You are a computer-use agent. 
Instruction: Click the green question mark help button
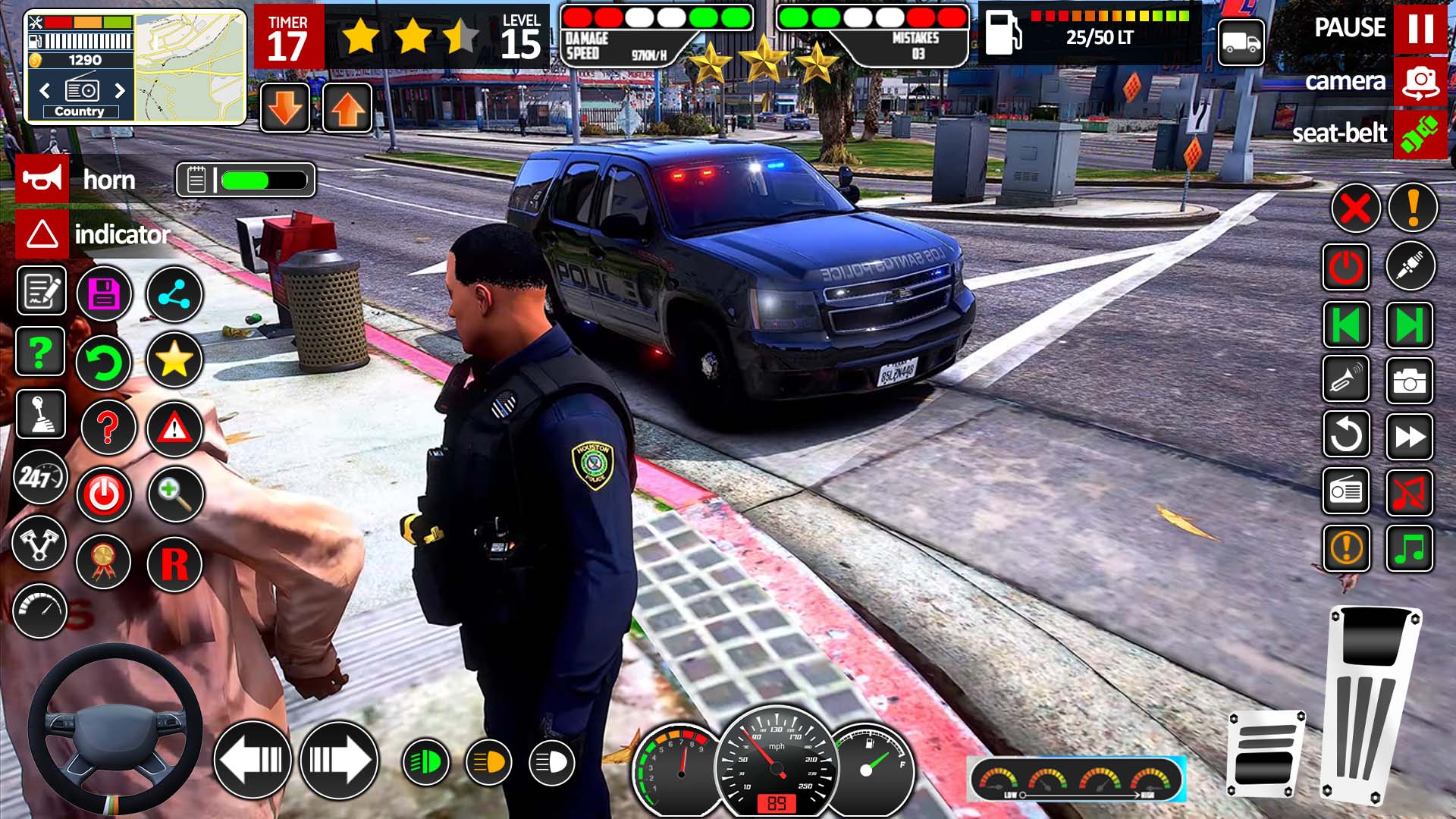point(40,352)
